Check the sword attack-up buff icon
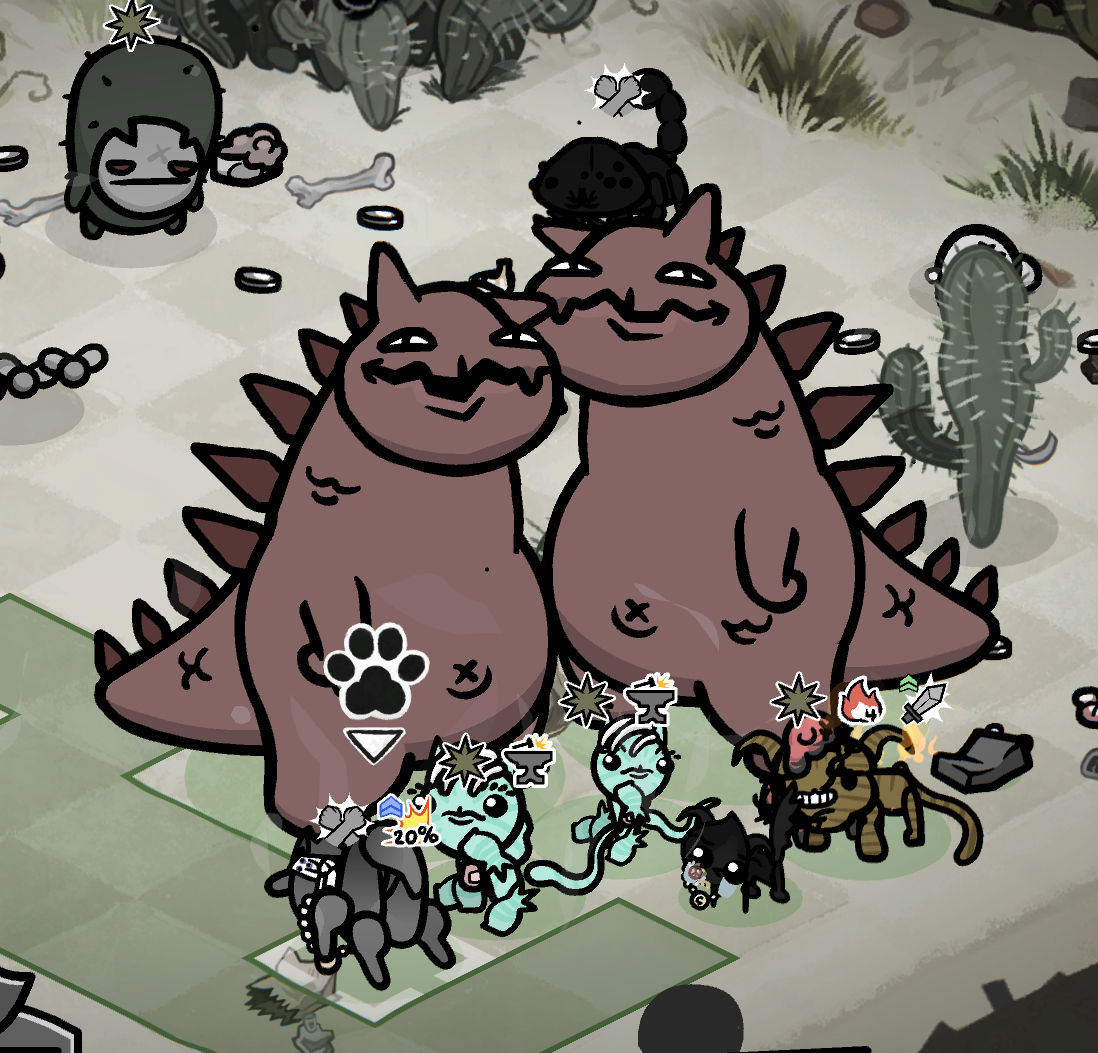This screenshot has height=1053, width=1098. [x=924, y=702]
